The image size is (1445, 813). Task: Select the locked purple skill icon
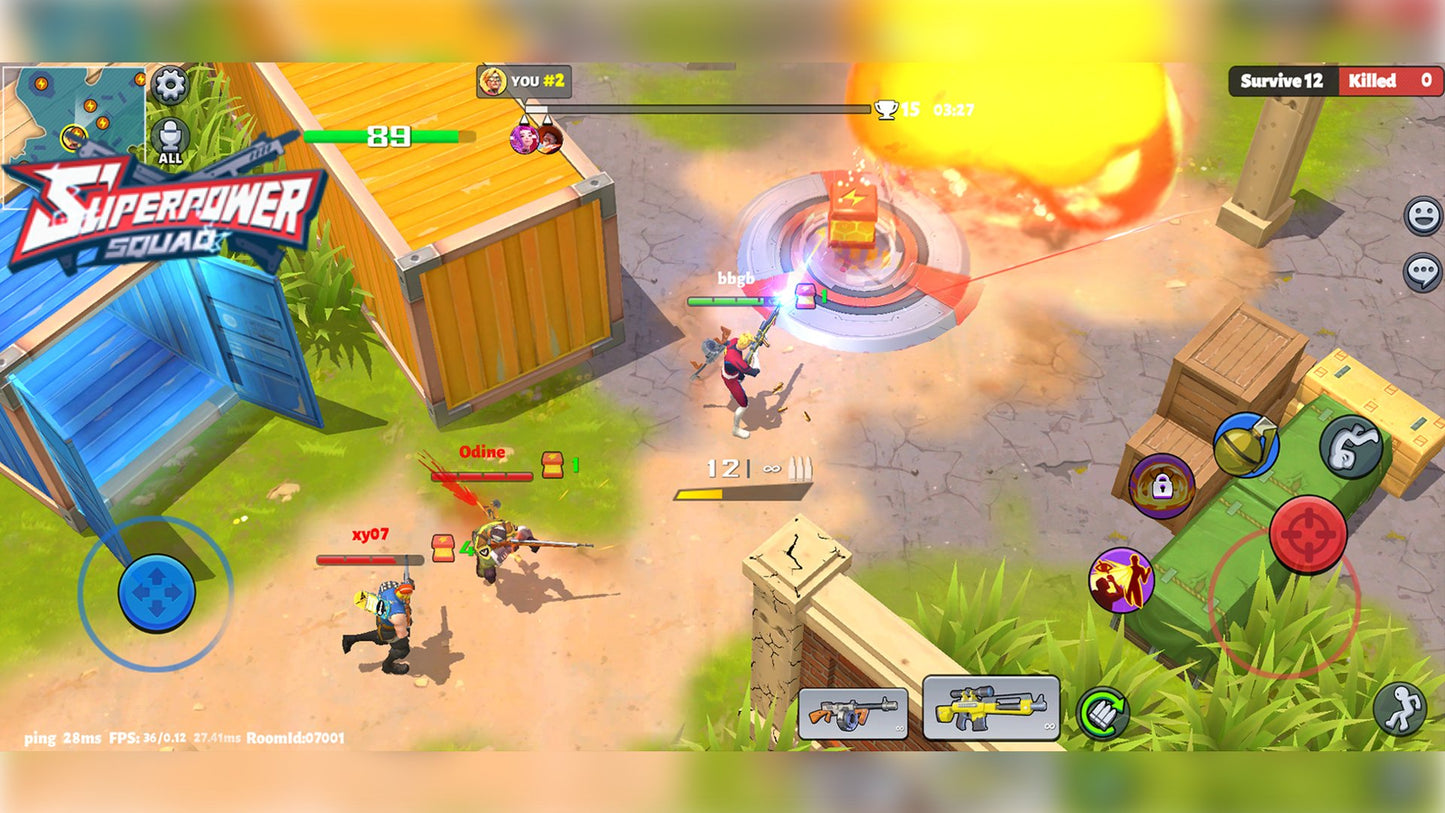tap(1161, 486)
